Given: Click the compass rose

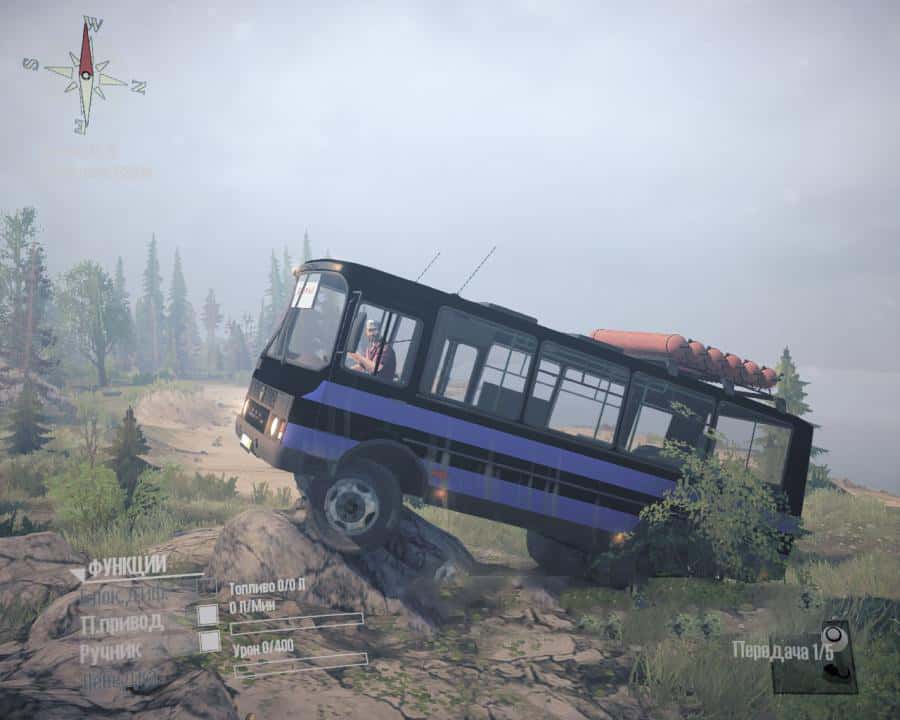Looking at the screenshot, I should [86, 74].
